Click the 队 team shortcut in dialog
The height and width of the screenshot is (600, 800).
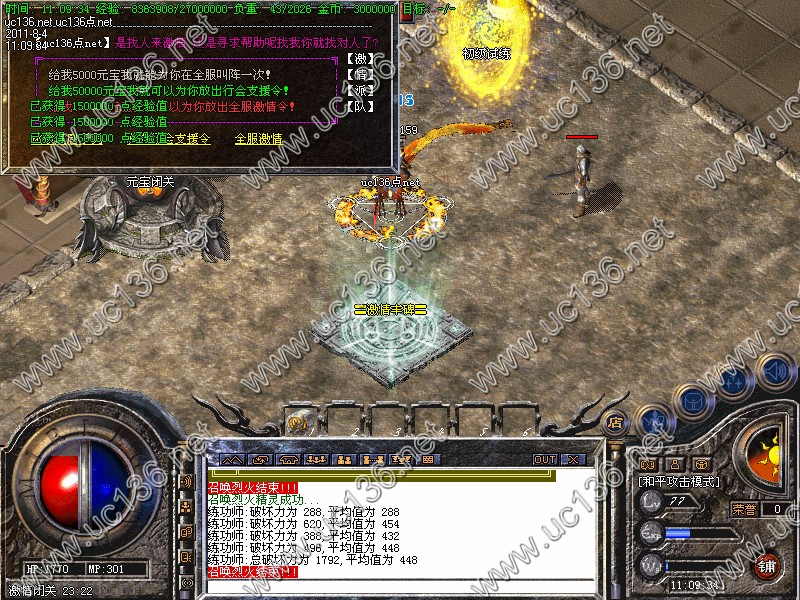point(357,105)
